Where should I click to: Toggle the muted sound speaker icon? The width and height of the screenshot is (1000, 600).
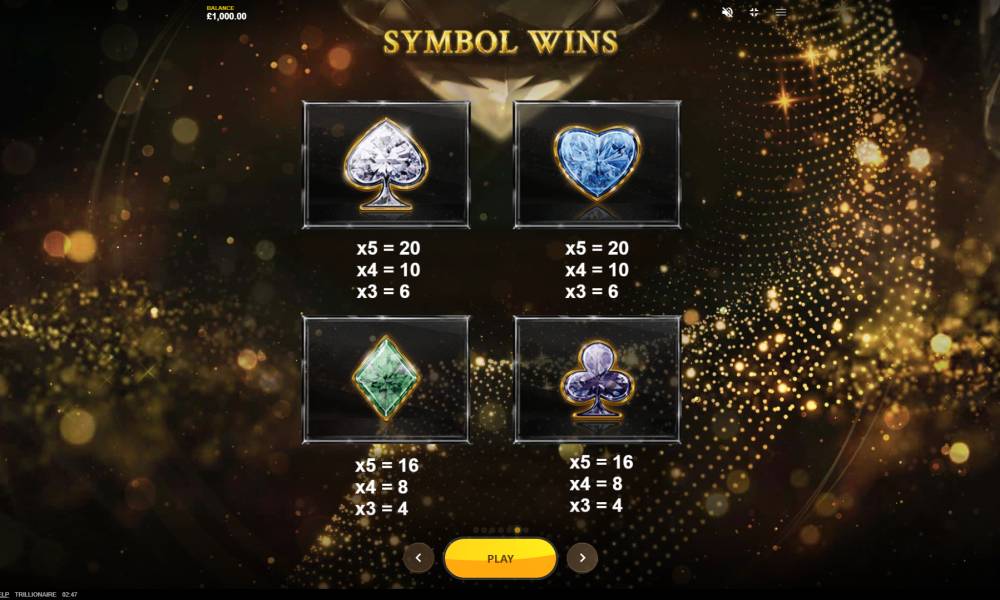pyautogui.click(x=727, y=12)
